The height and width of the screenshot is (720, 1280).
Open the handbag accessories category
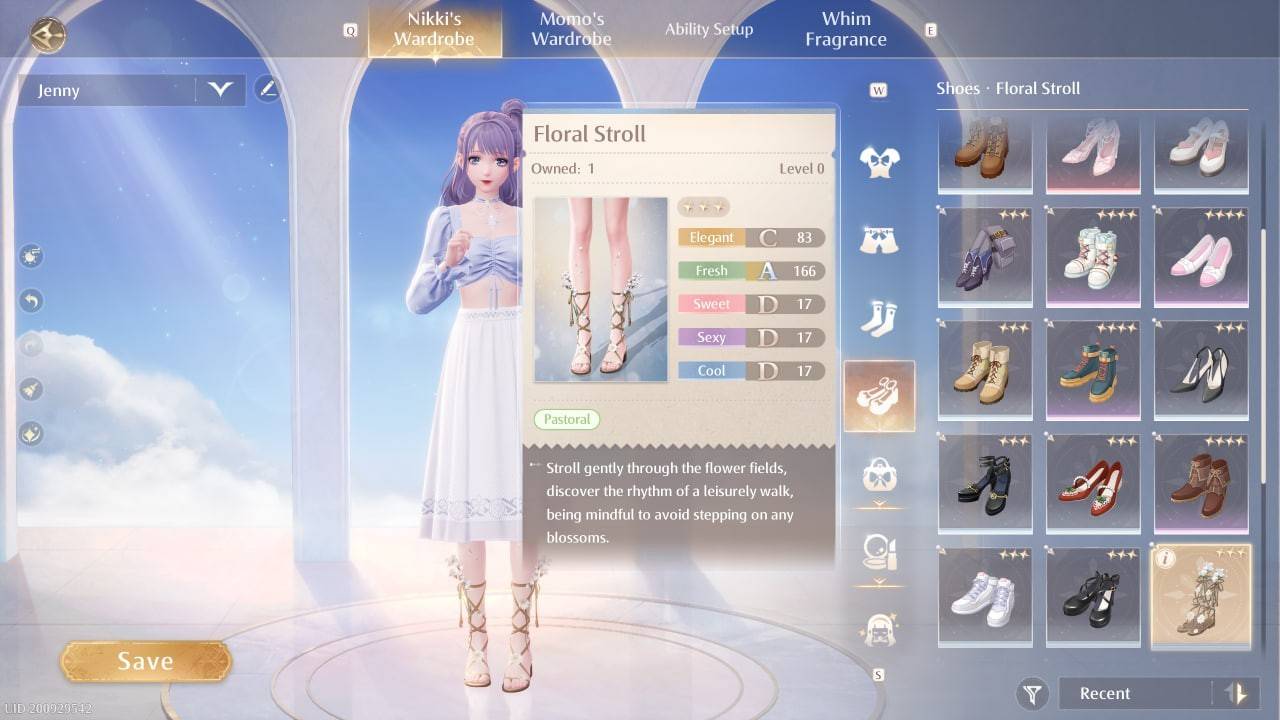[878, 473]
